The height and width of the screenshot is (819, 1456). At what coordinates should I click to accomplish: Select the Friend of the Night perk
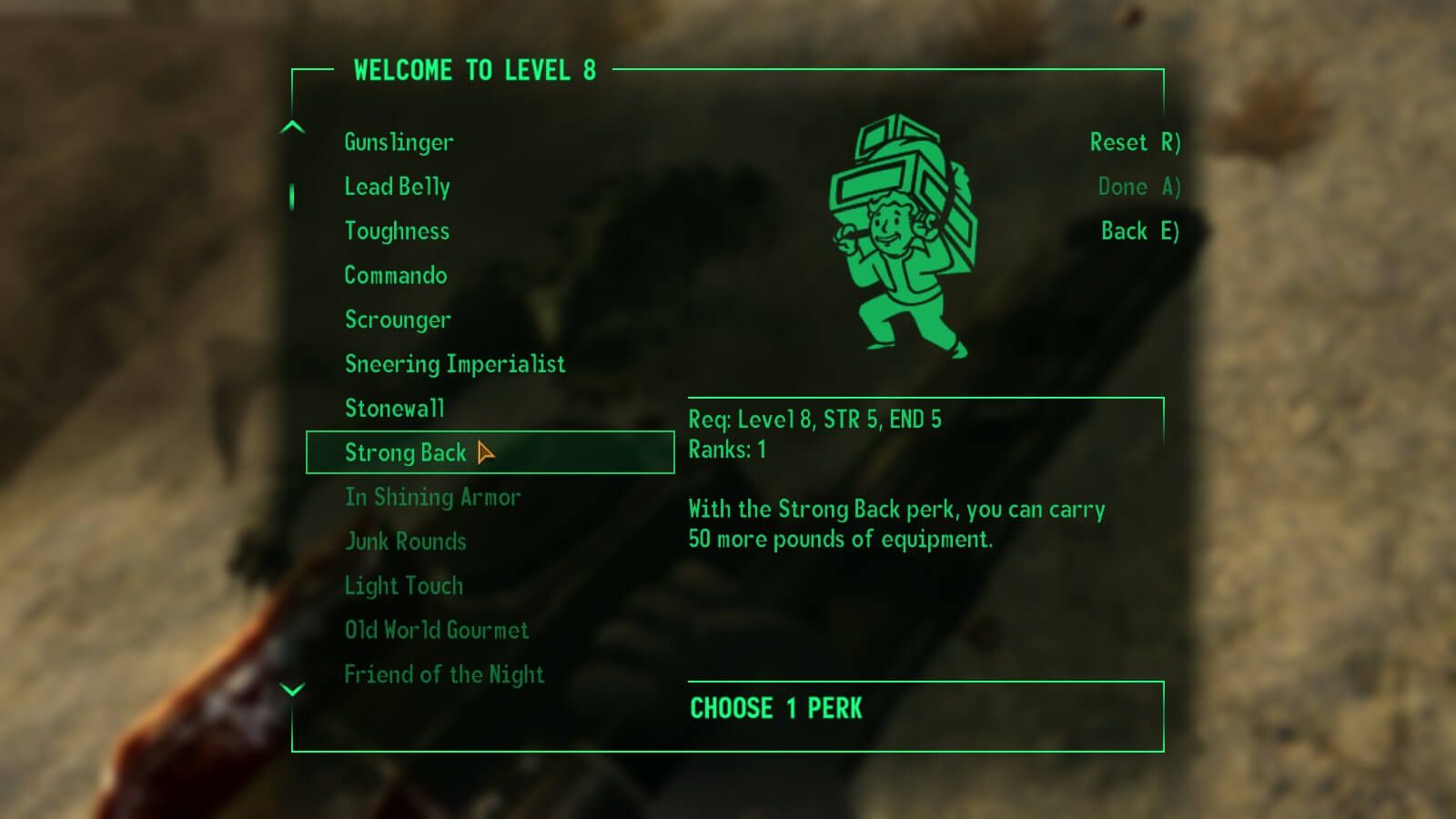pos(444,674)
